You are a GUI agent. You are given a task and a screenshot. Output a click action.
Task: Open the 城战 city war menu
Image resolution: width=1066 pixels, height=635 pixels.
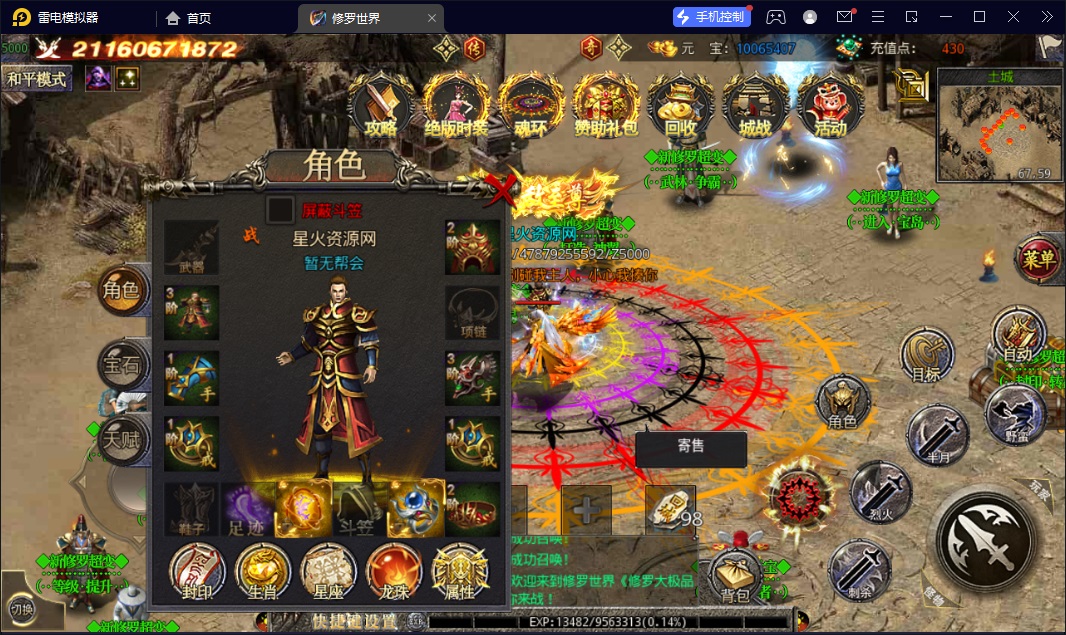[x=756, y=104]
